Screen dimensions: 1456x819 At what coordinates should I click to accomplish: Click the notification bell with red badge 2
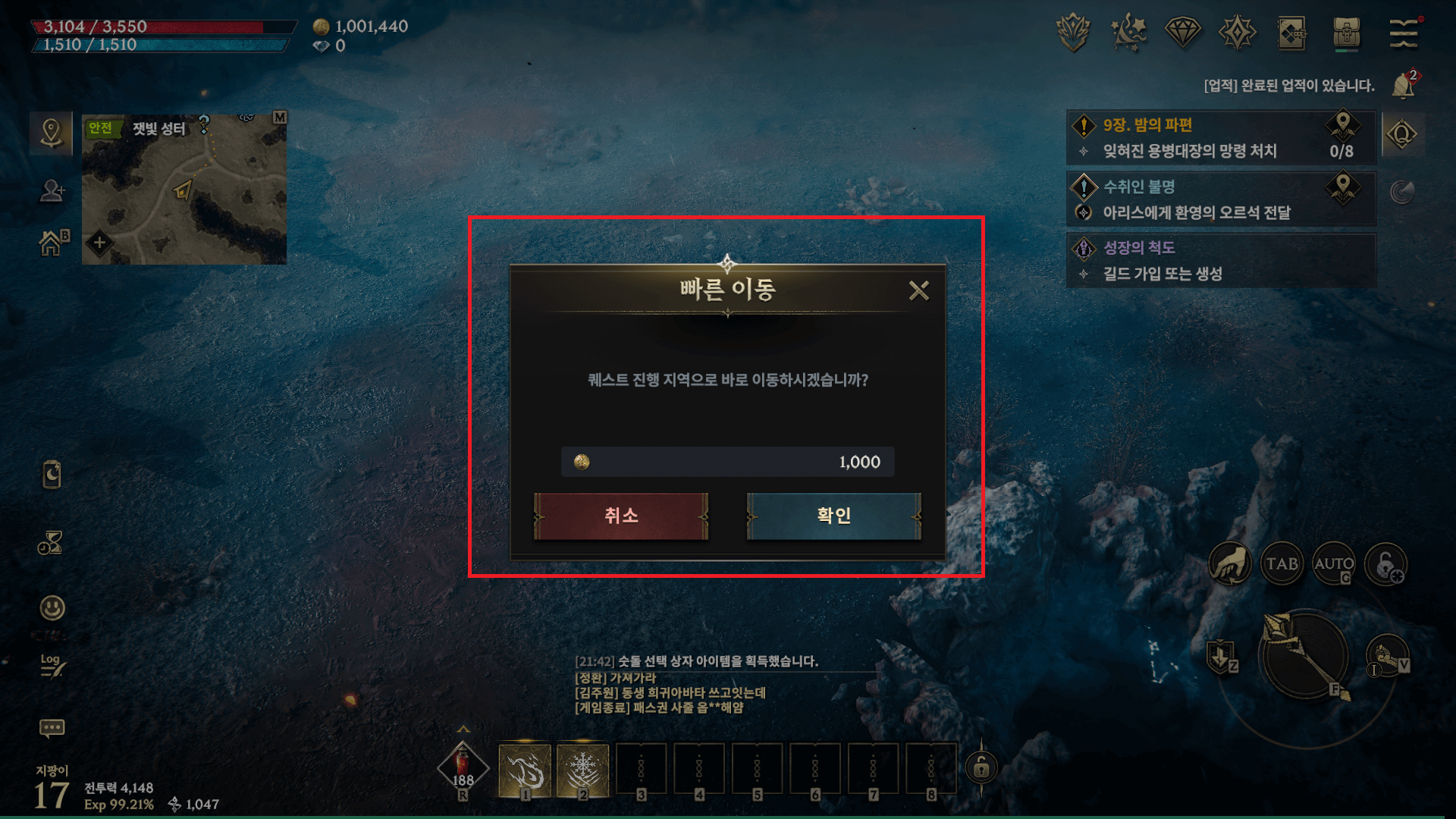(1404, 83)
